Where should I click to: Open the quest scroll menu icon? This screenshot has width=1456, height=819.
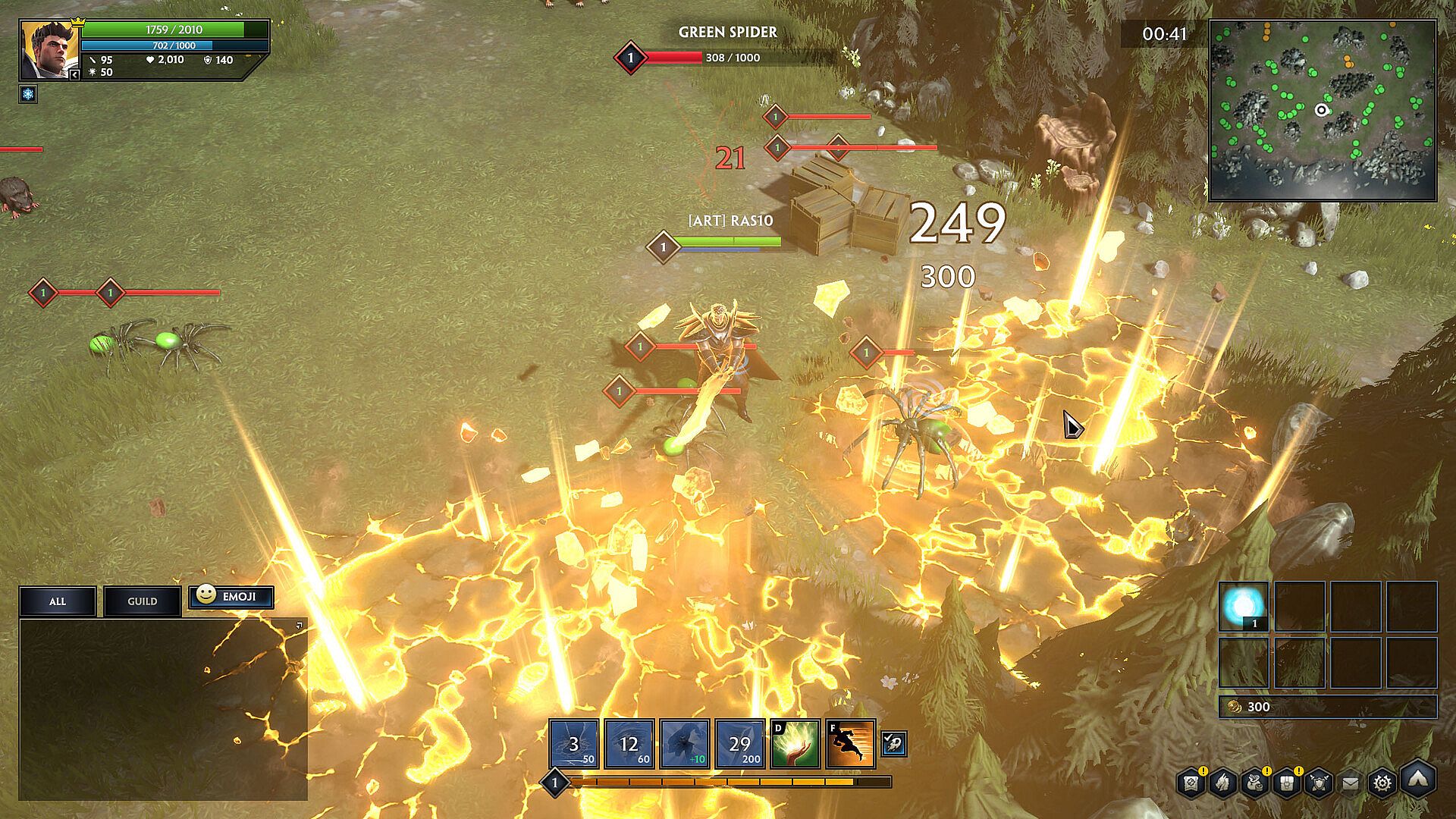click(1191, 783)
